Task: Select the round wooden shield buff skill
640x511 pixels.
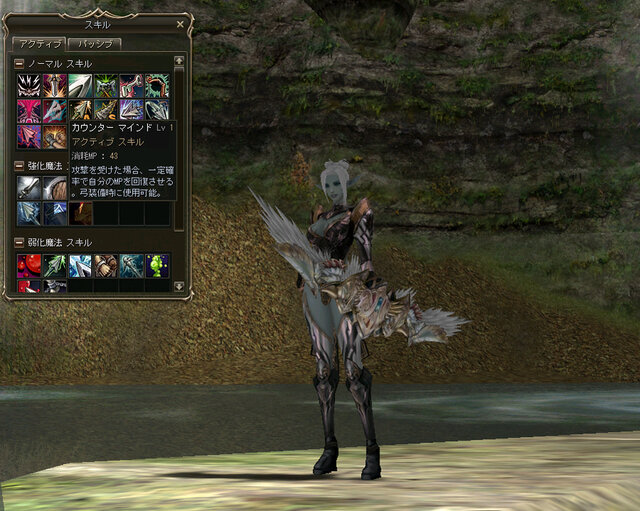Action: click(x=54, y=187)
